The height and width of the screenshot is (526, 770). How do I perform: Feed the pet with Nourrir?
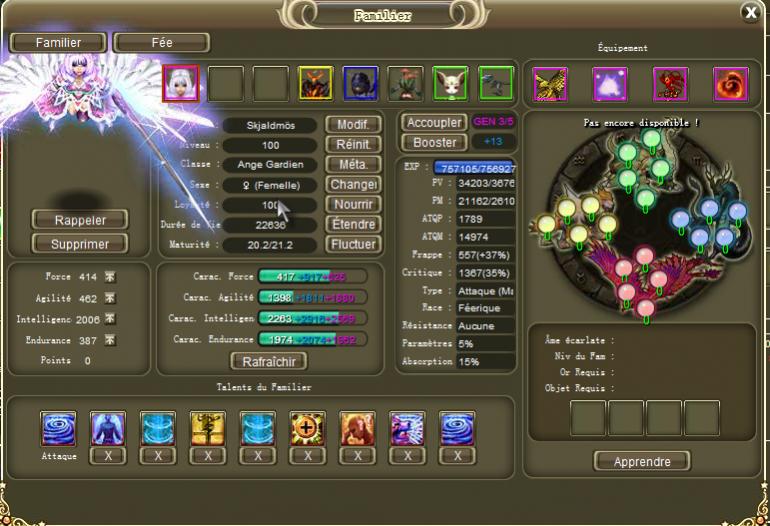(354, 205)
